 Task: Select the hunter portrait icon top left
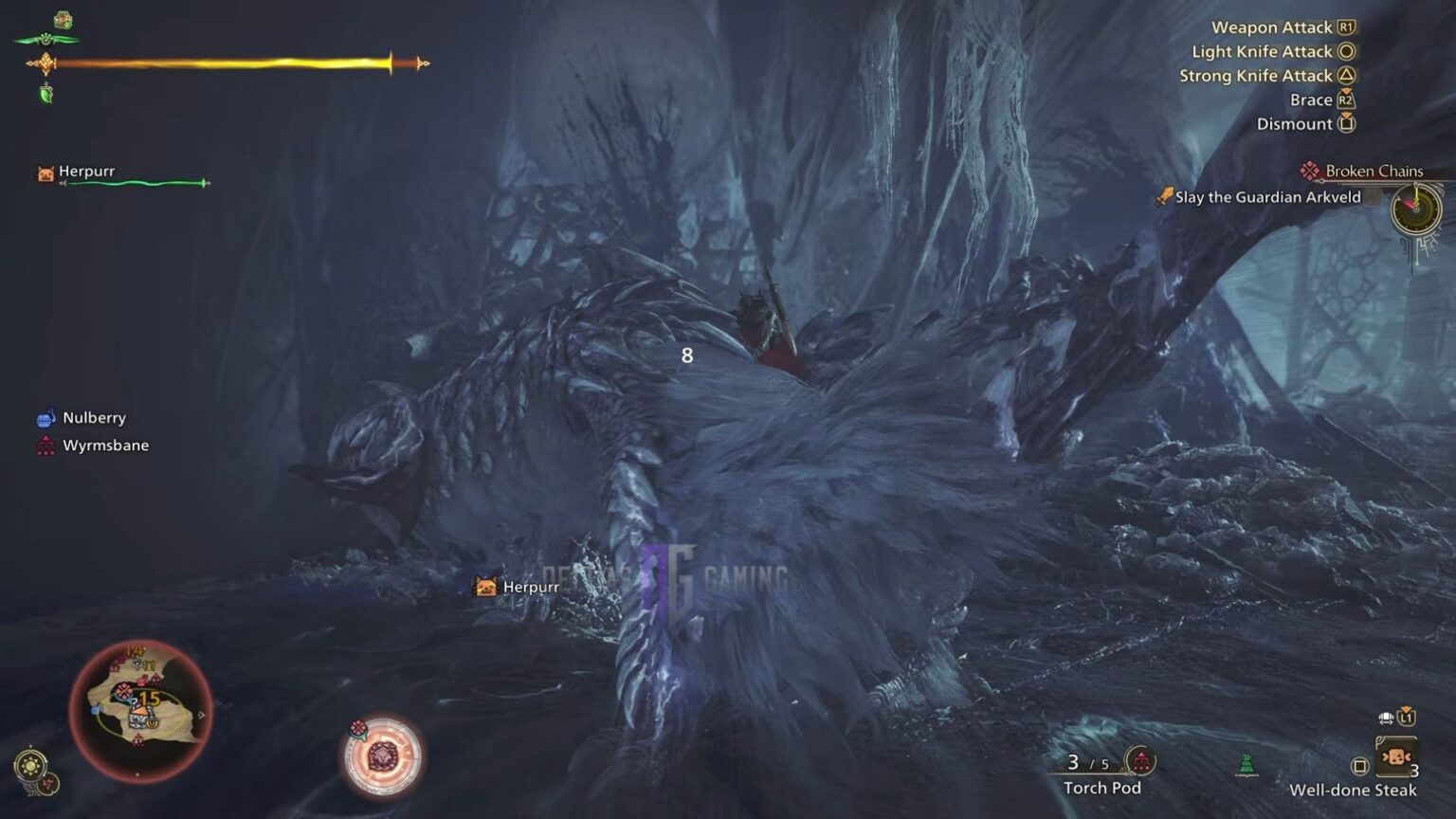pos(63,16)
